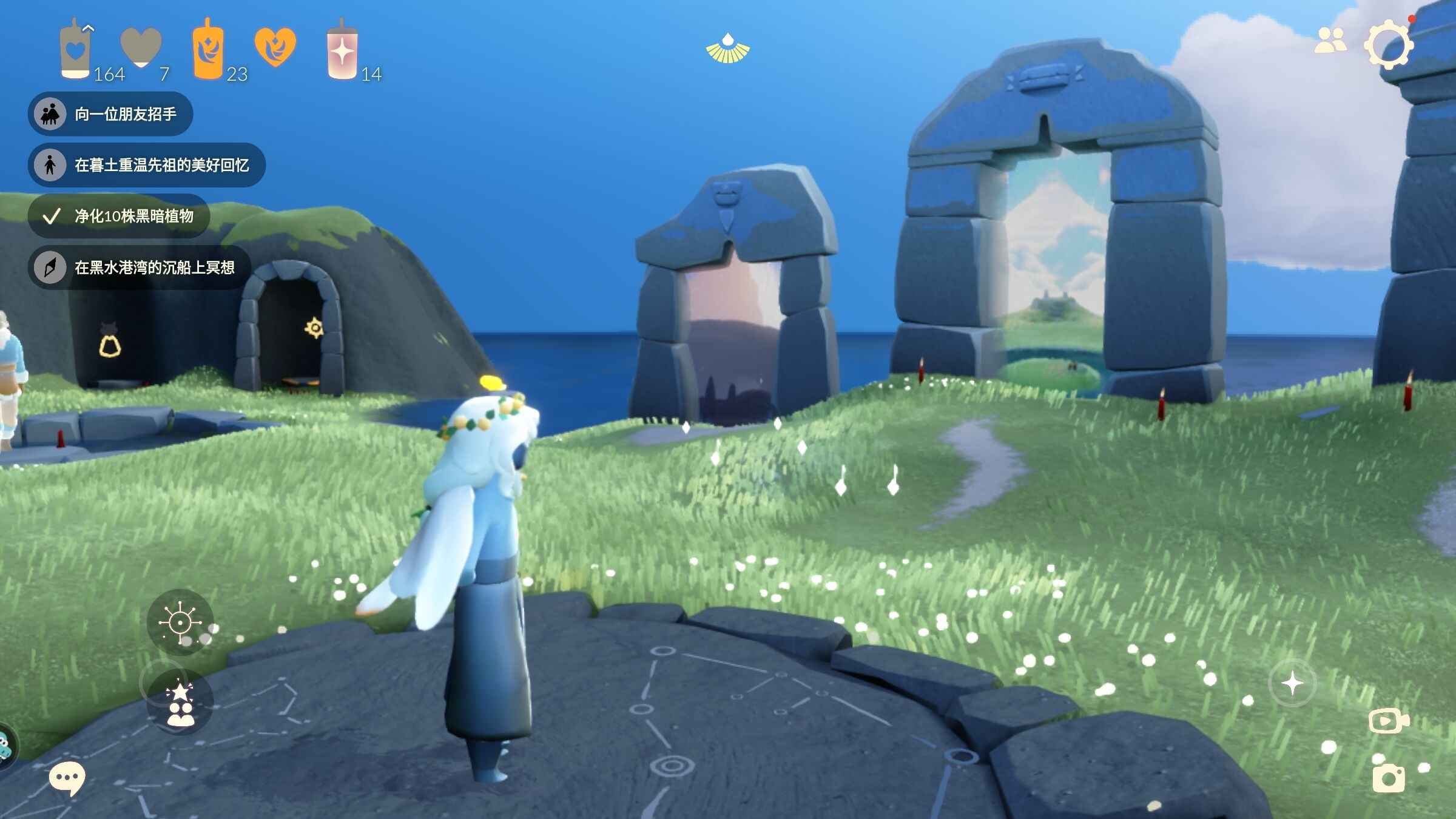Tap the grey heart currency icon

pos(141,47)
